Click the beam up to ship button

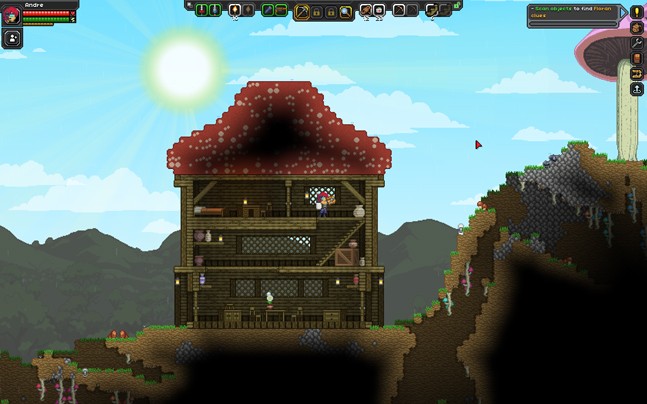pos(636,89)
